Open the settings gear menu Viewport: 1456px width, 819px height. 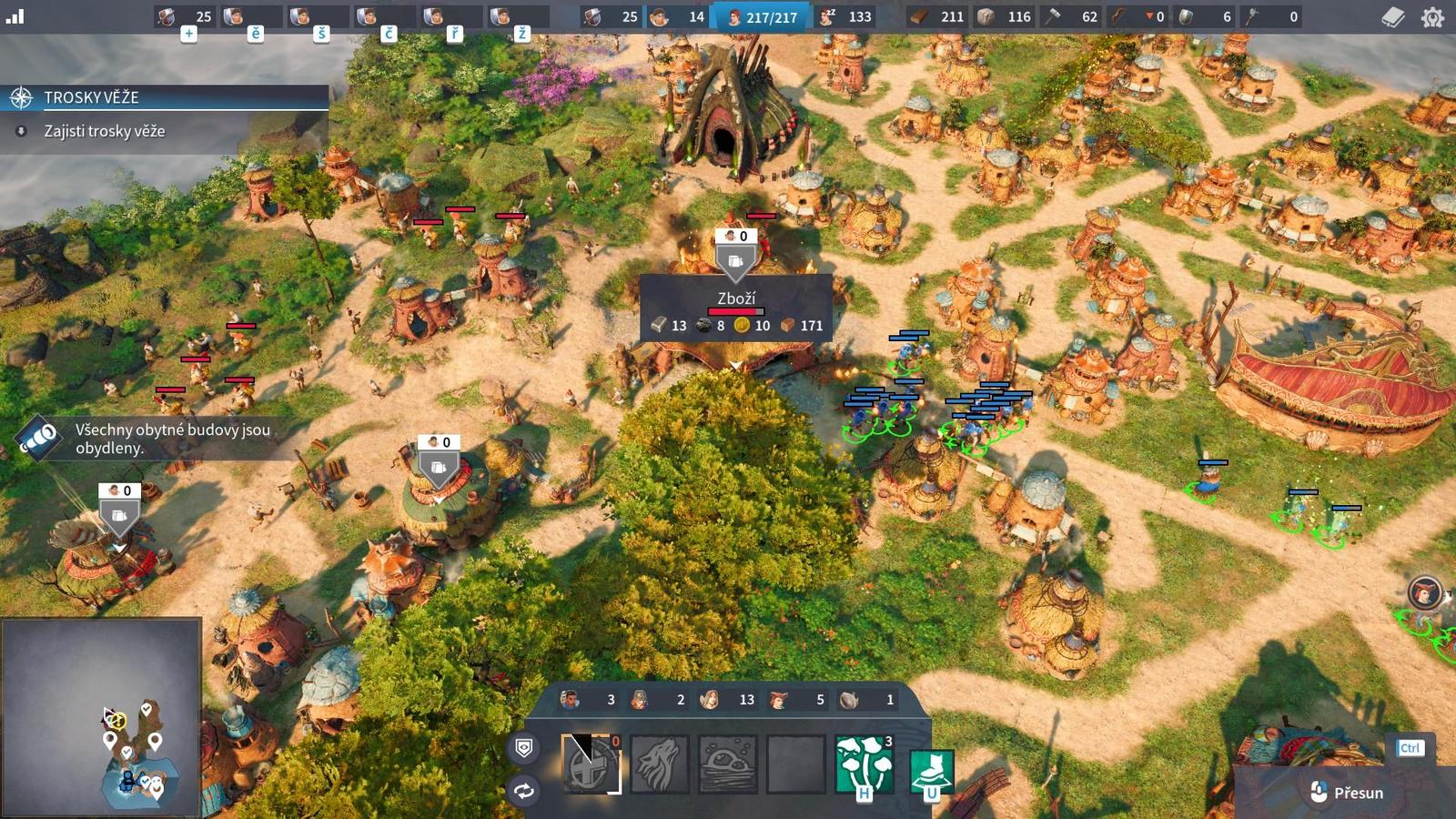[x=1432, y=17]
